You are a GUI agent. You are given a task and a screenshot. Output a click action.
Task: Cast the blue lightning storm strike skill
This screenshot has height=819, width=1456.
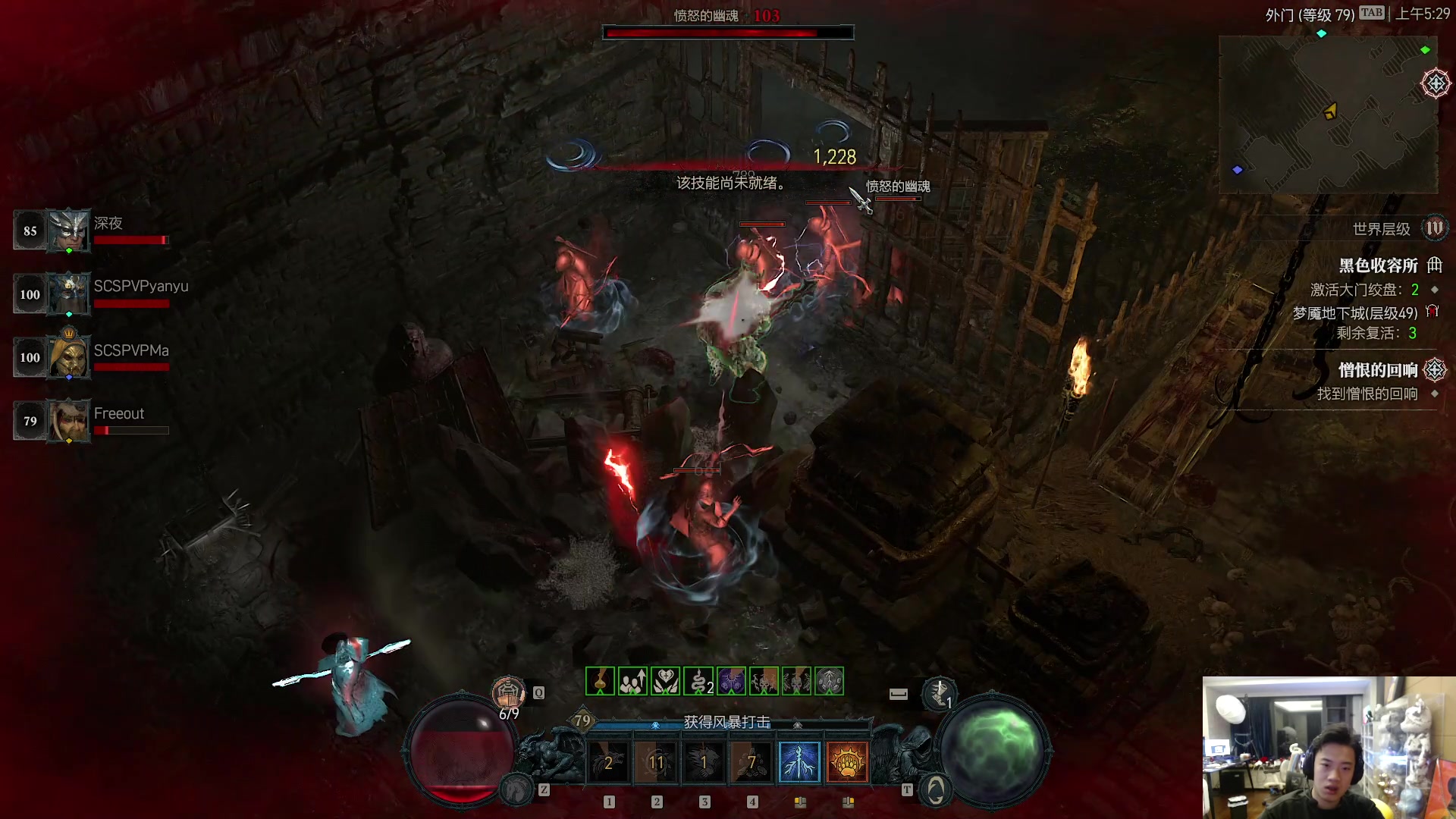pyautogui.click(x=799, y=762)
